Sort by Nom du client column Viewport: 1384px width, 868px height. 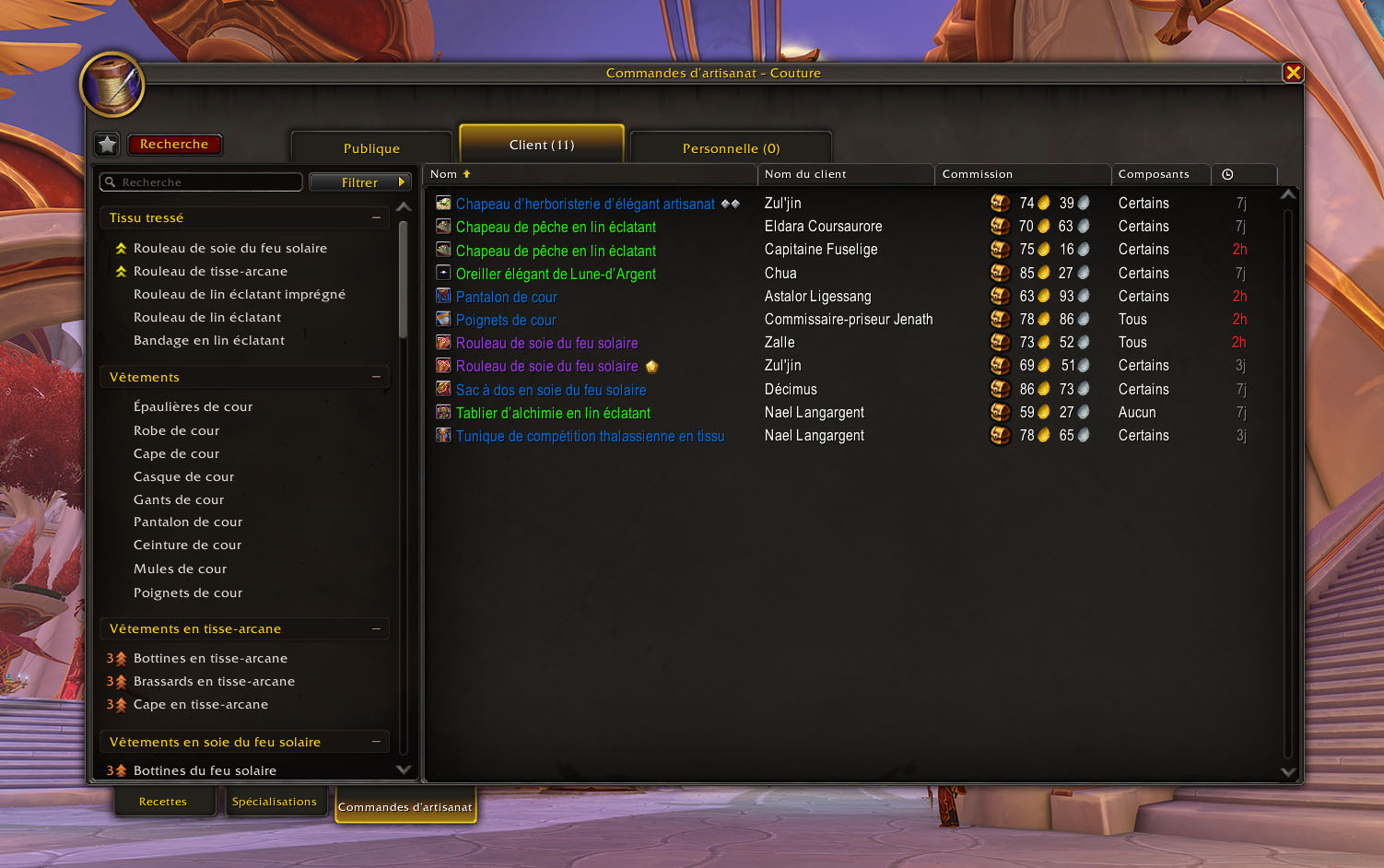[844, 174]
